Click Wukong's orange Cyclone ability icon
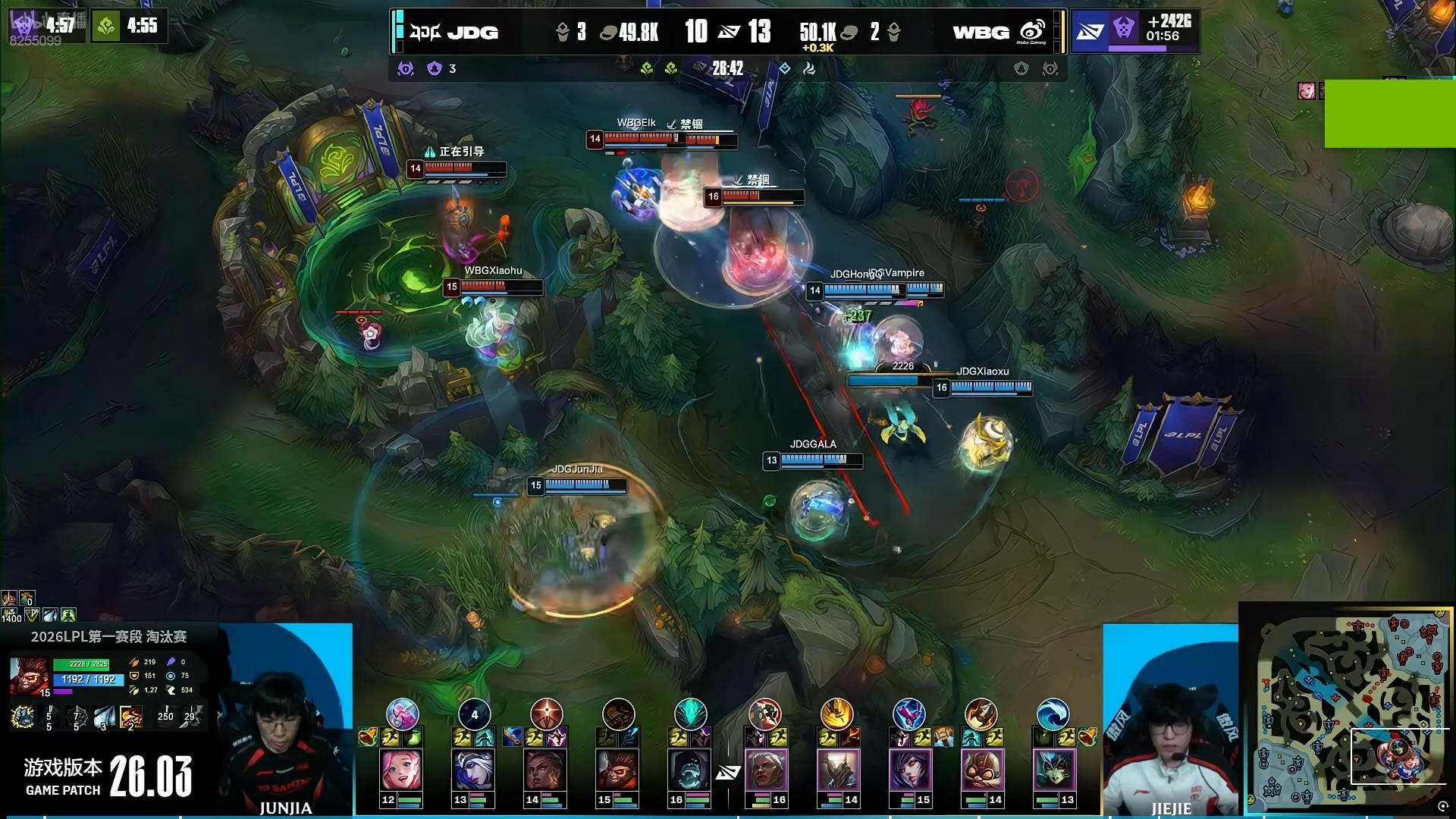The width and height of the screenshot is (1456, 819). tap(130, 717)
